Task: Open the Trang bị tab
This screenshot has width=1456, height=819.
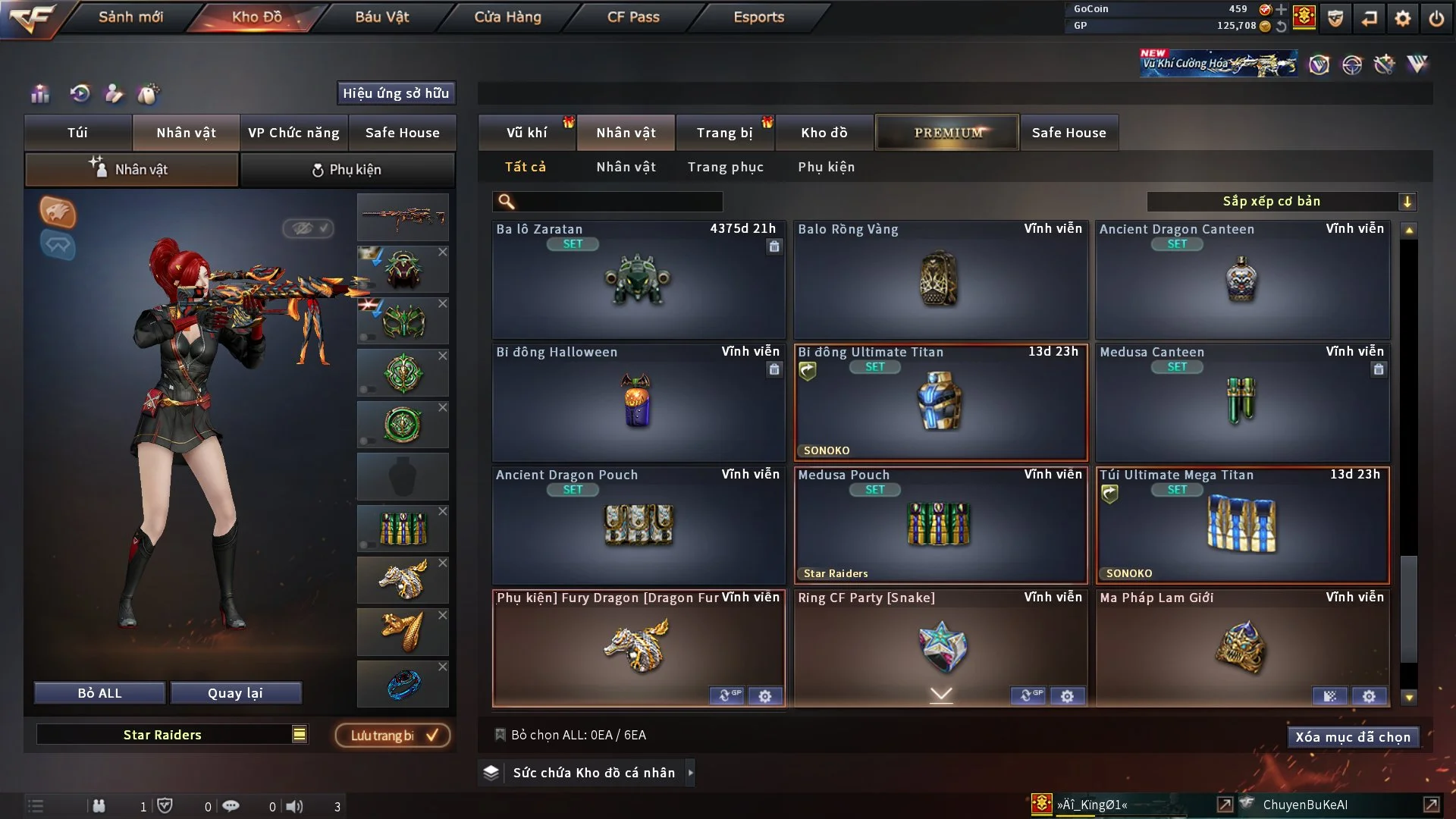Action: pos(724,133)
